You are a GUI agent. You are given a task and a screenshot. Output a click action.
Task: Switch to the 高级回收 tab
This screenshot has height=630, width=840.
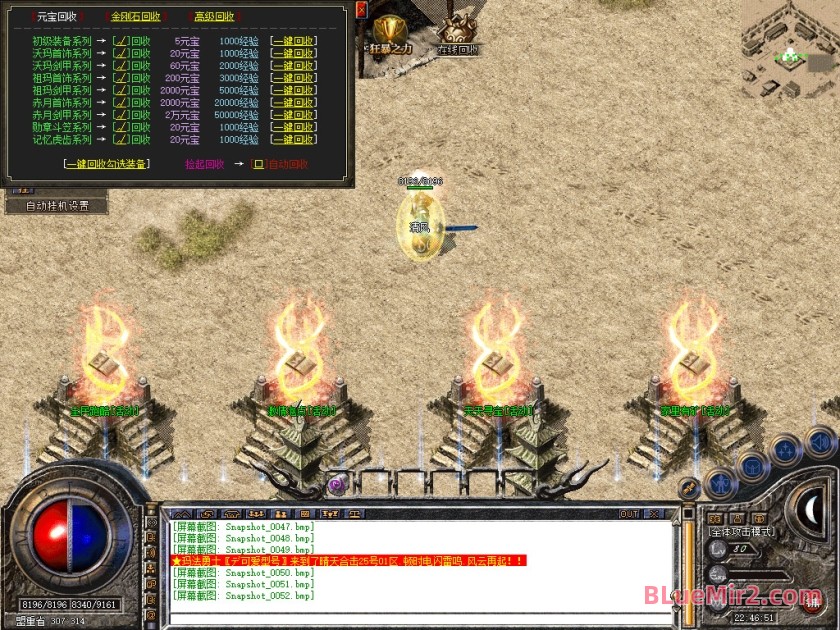[214, 17]
